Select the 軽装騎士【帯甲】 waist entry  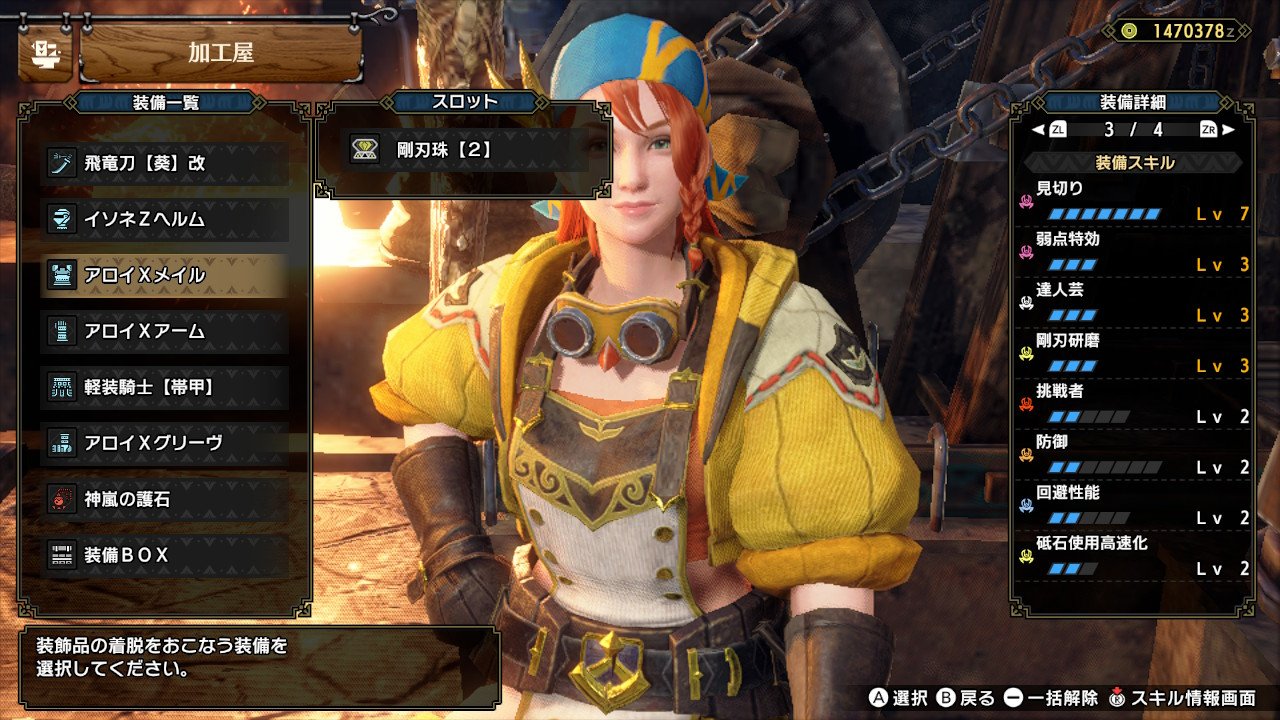tap(165, 387)
